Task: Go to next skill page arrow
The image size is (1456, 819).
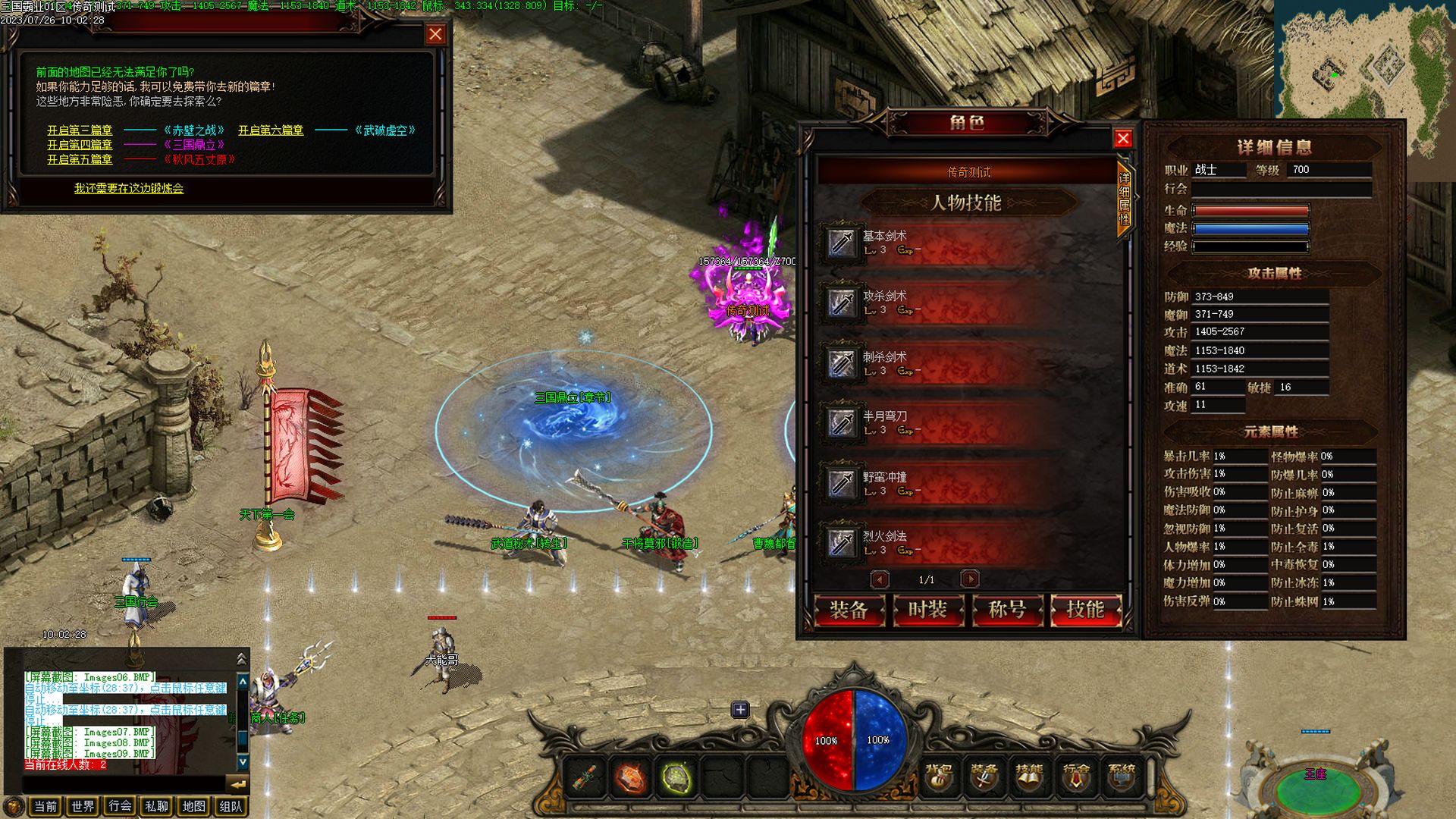Action: coord(970,579)
